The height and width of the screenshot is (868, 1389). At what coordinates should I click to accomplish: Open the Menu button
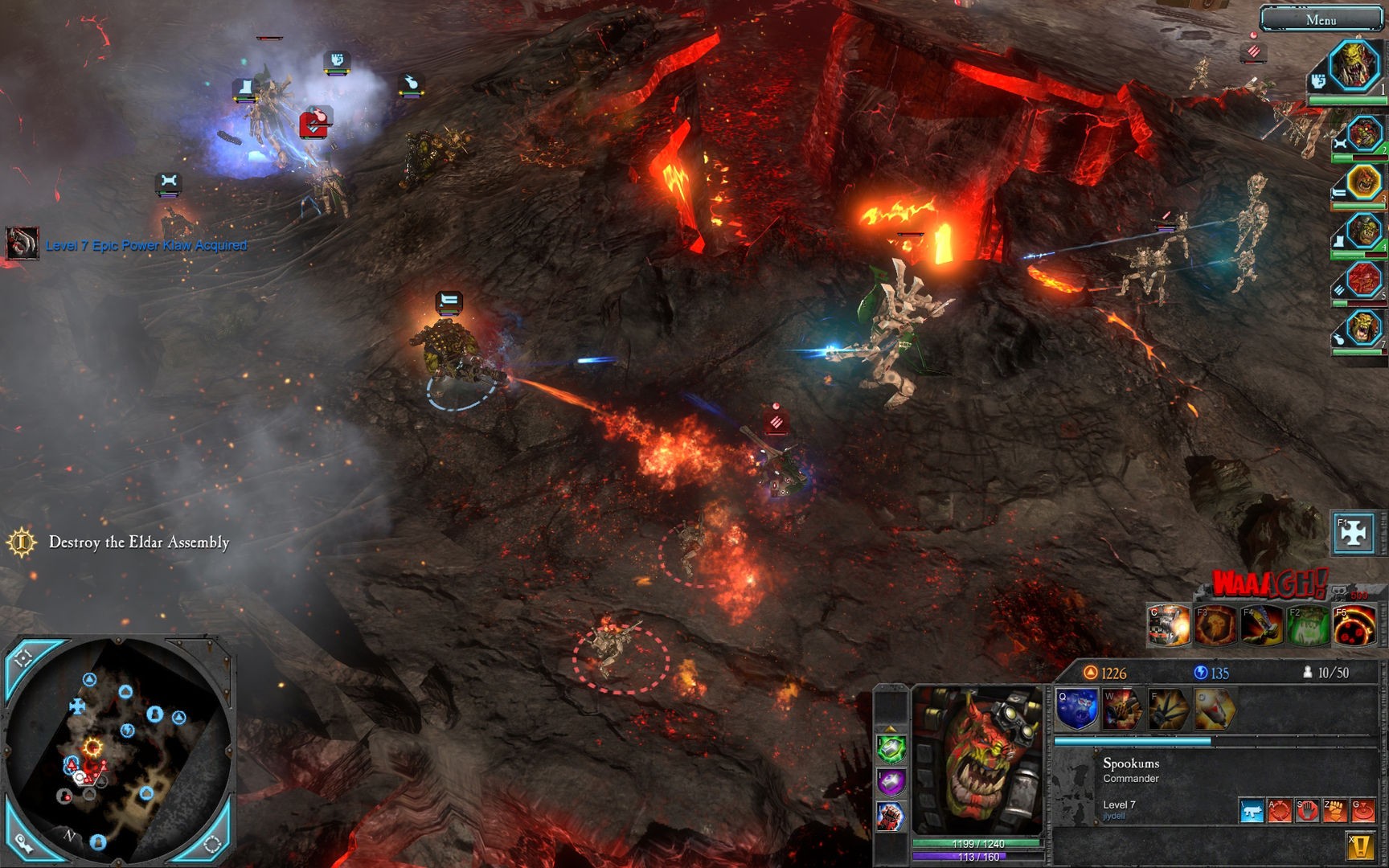tap(1321, 19)
